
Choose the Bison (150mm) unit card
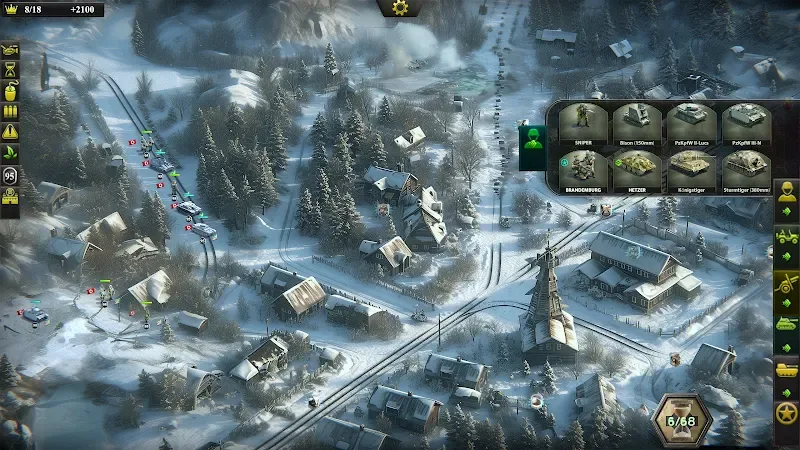pyautogui.click(x=637, y=125)
